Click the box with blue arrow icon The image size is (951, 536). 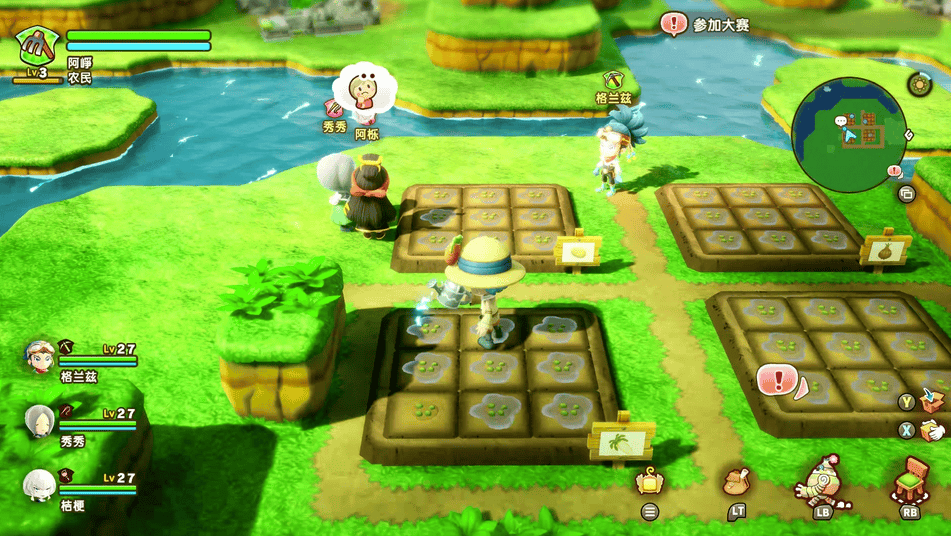932,400
